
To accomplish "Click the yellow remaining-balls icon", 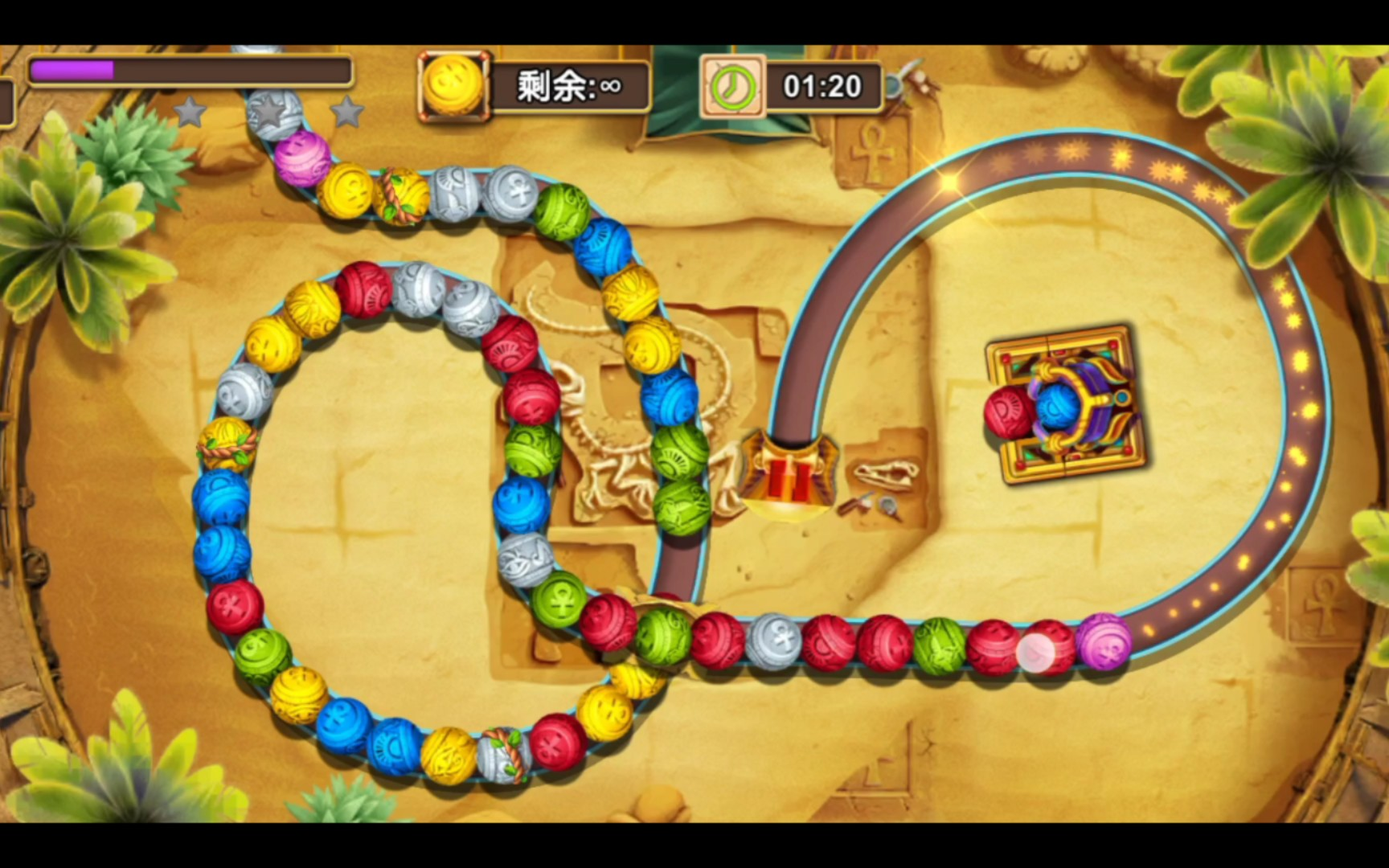I will pos(453,85).
